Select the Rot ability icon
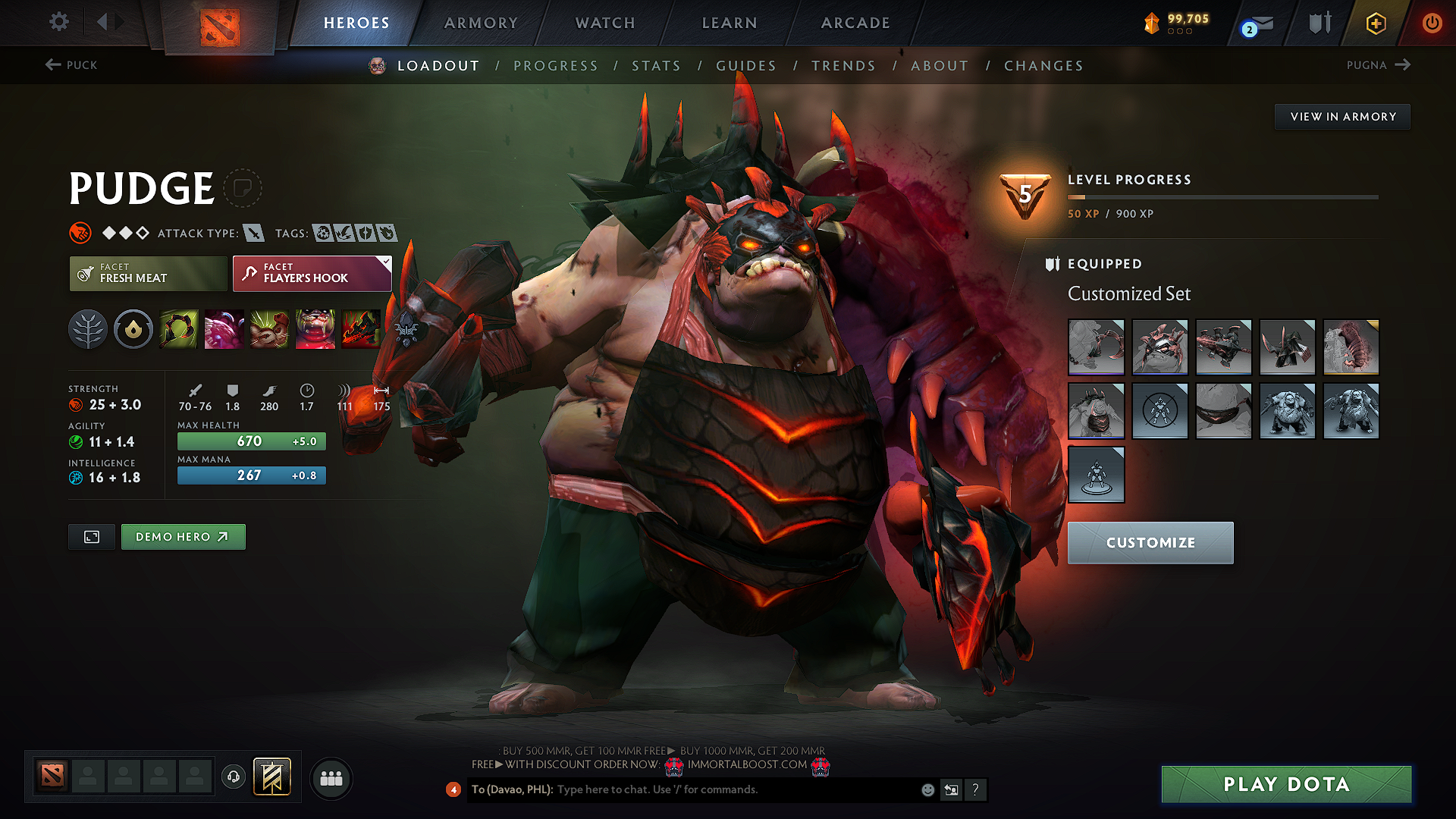Image resolution: width=1456 pixels, height=819 pixels. point(224,329)
